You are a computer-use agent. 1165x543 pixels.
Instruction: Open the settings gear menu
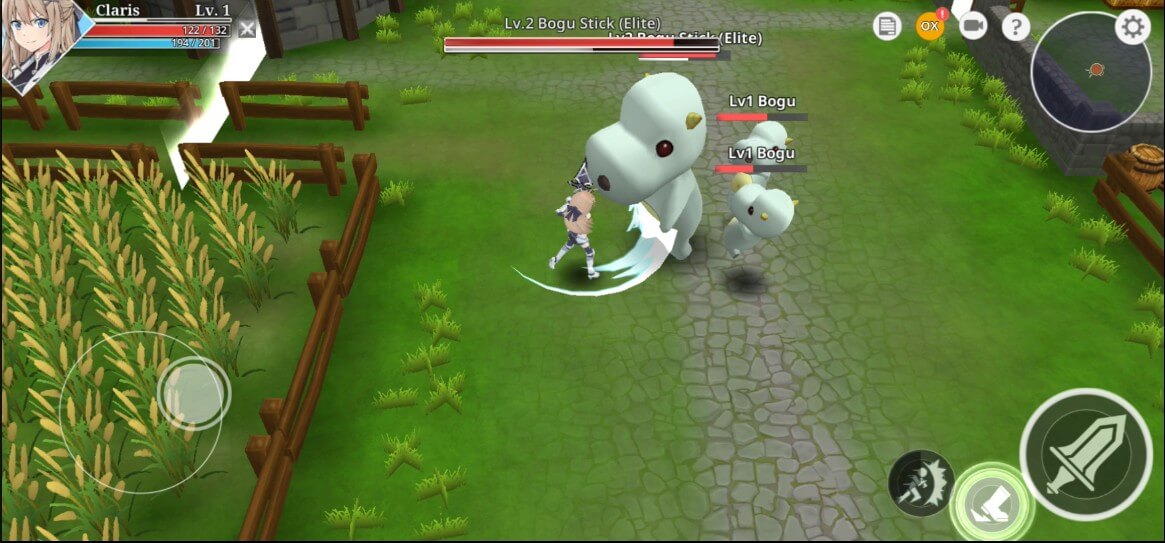point(1132,27)
